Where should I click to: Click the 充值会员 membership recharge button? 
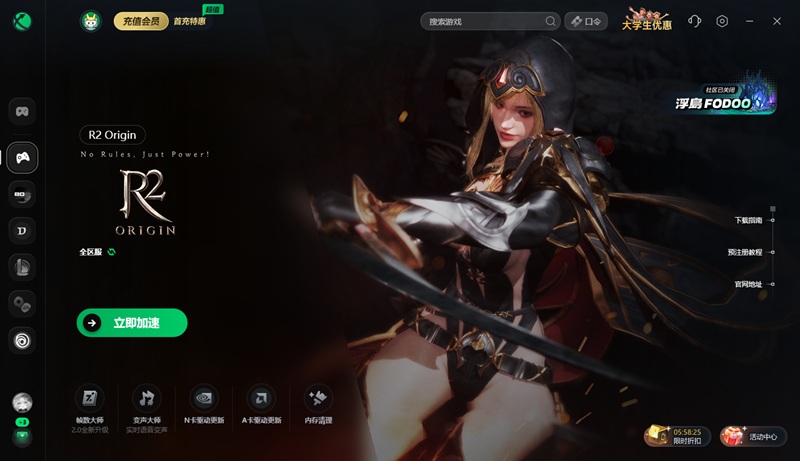tap(141, 21)
